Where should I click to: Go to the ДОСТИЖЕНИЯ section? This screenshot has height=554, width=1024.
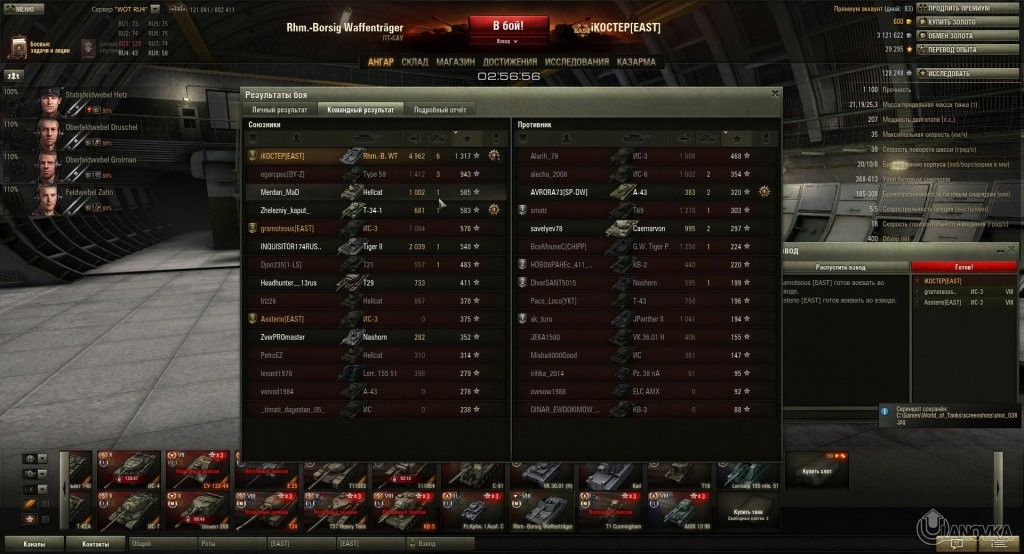(x=510, y=61)
